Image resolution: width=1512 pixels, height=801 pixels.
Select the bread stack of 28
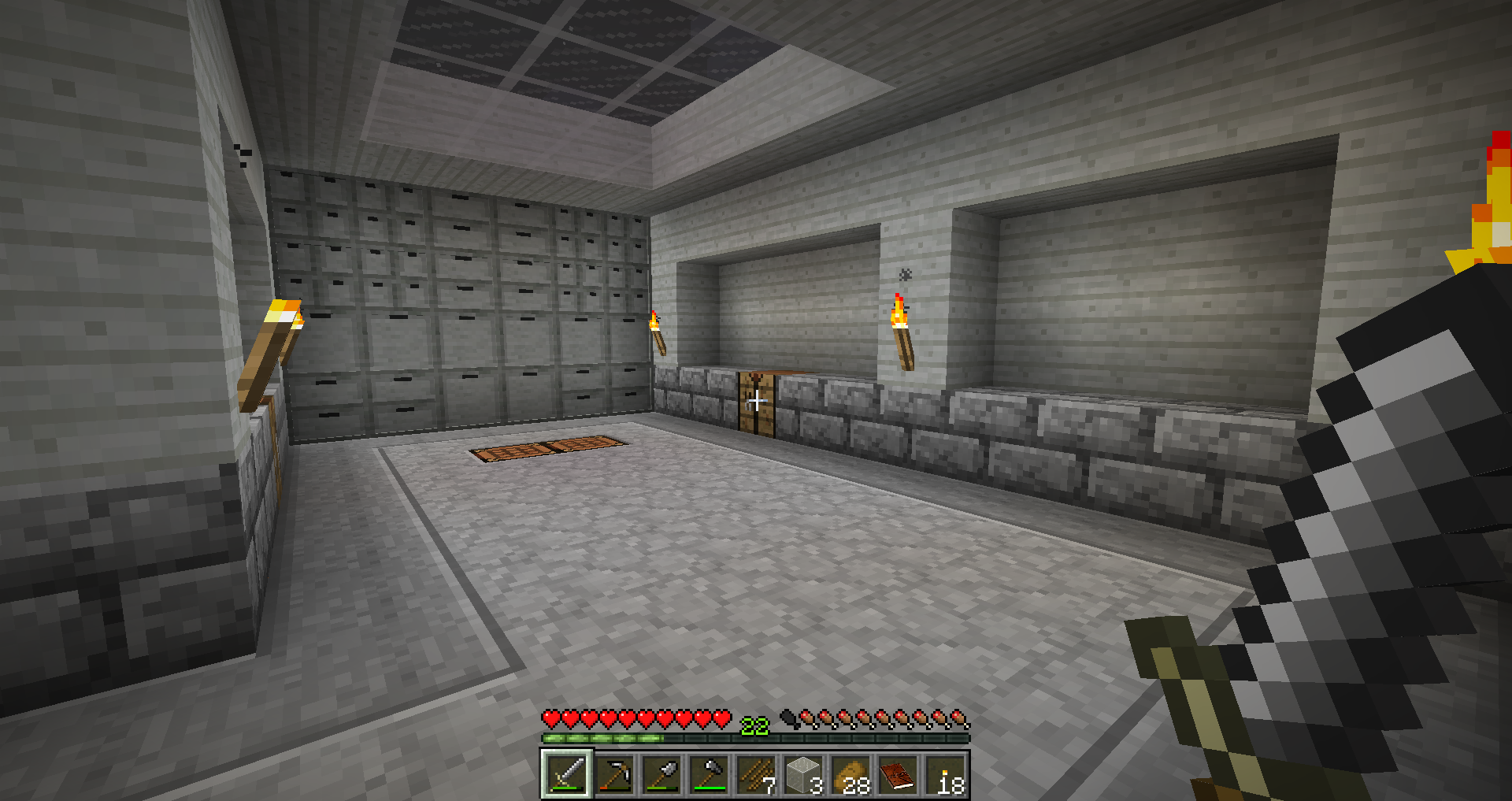coord(850,774)
